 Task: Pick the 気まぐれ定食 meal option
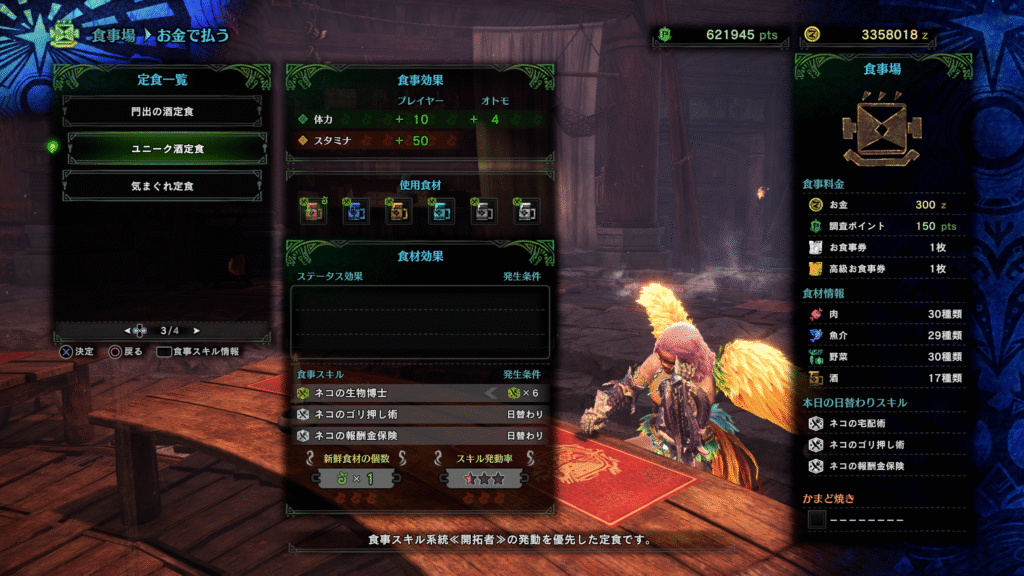162,186
